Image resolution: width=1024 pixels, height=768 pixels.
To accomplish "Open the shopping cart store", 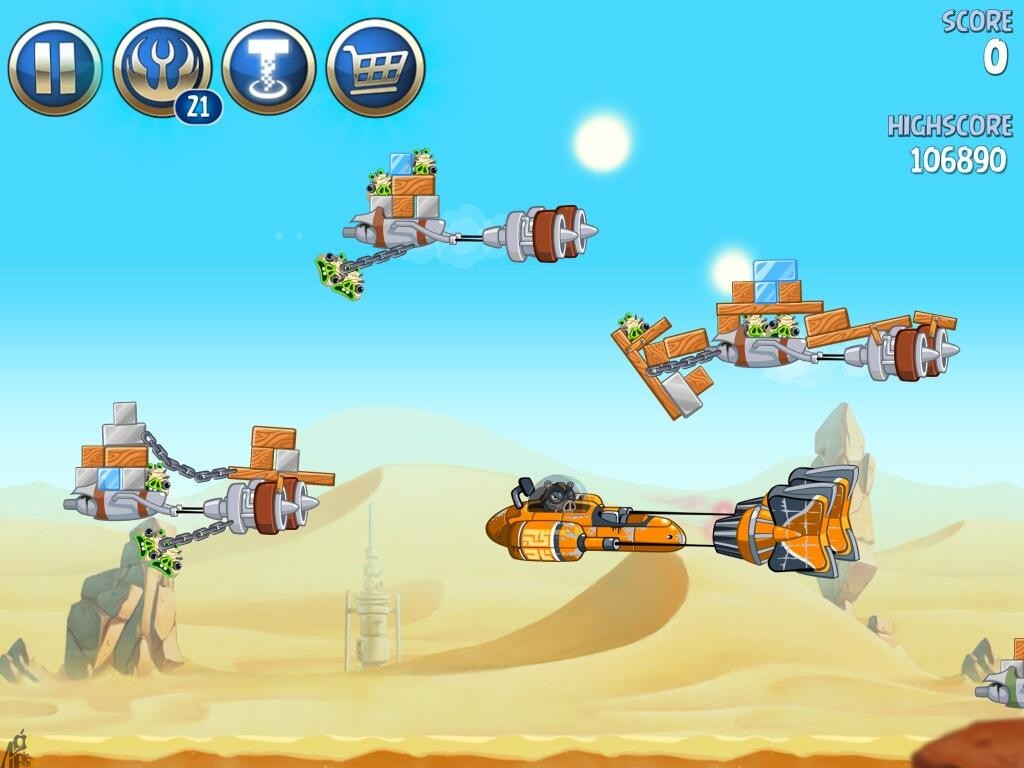I will coord(375,68).
